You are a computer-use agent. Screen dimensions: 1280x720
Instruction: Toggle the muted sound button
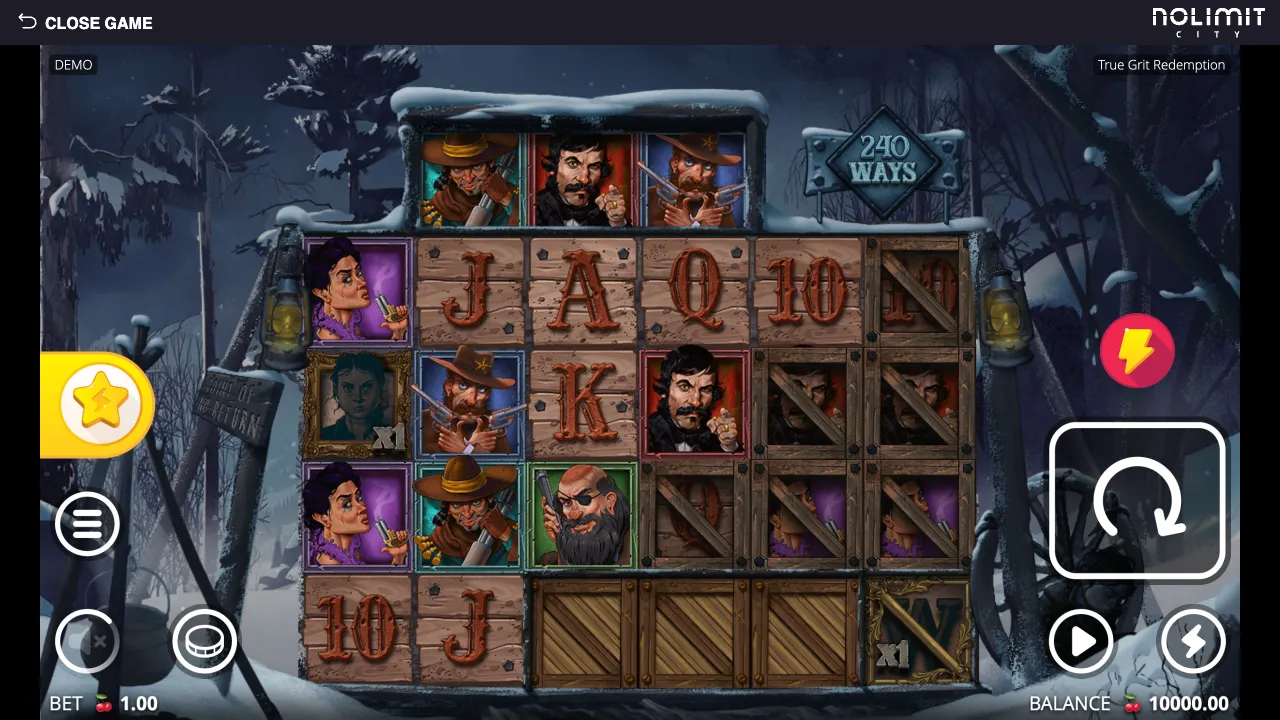pos(87,641)
